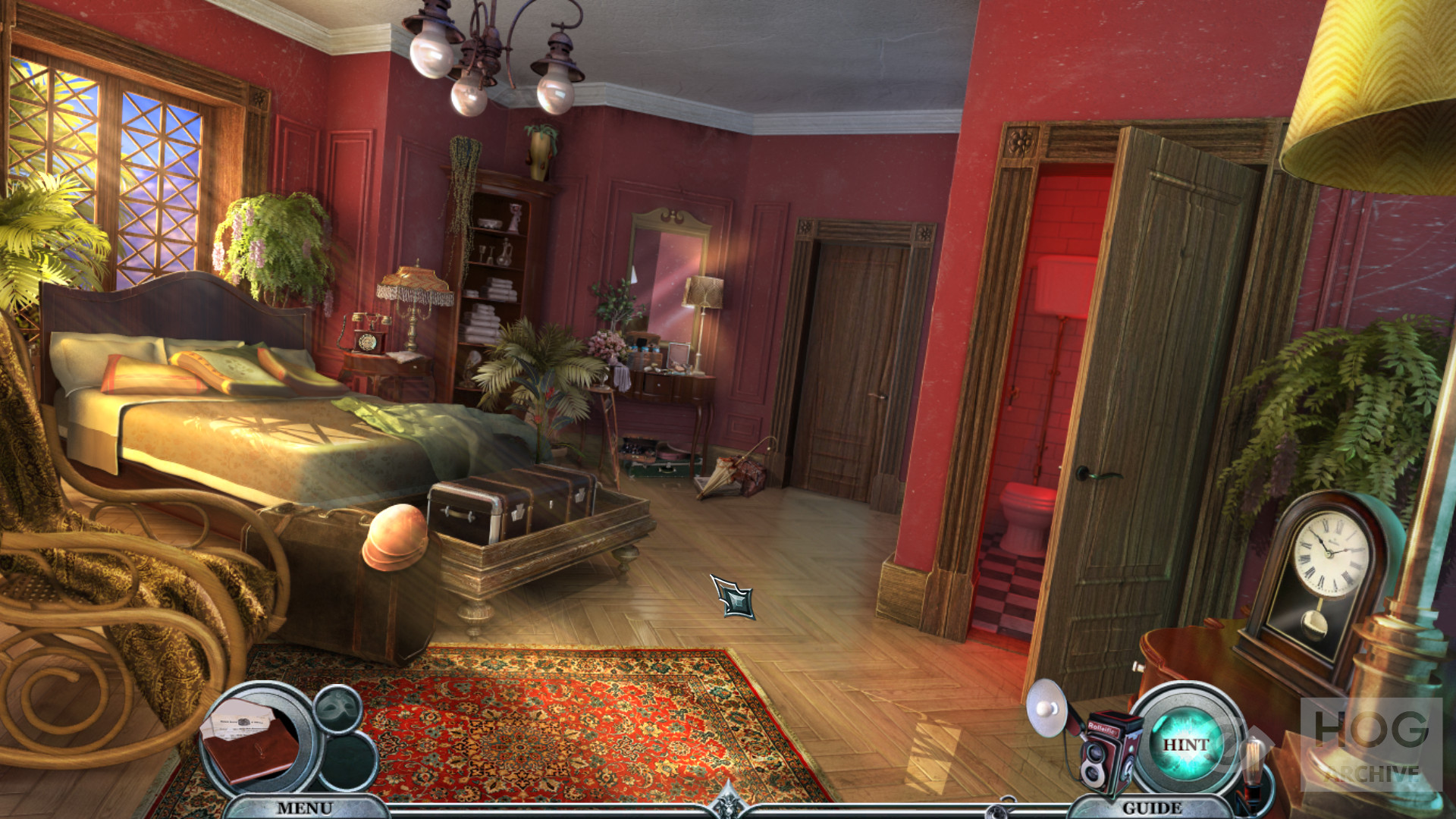Open the strategy Guide

coord(1152,808)
